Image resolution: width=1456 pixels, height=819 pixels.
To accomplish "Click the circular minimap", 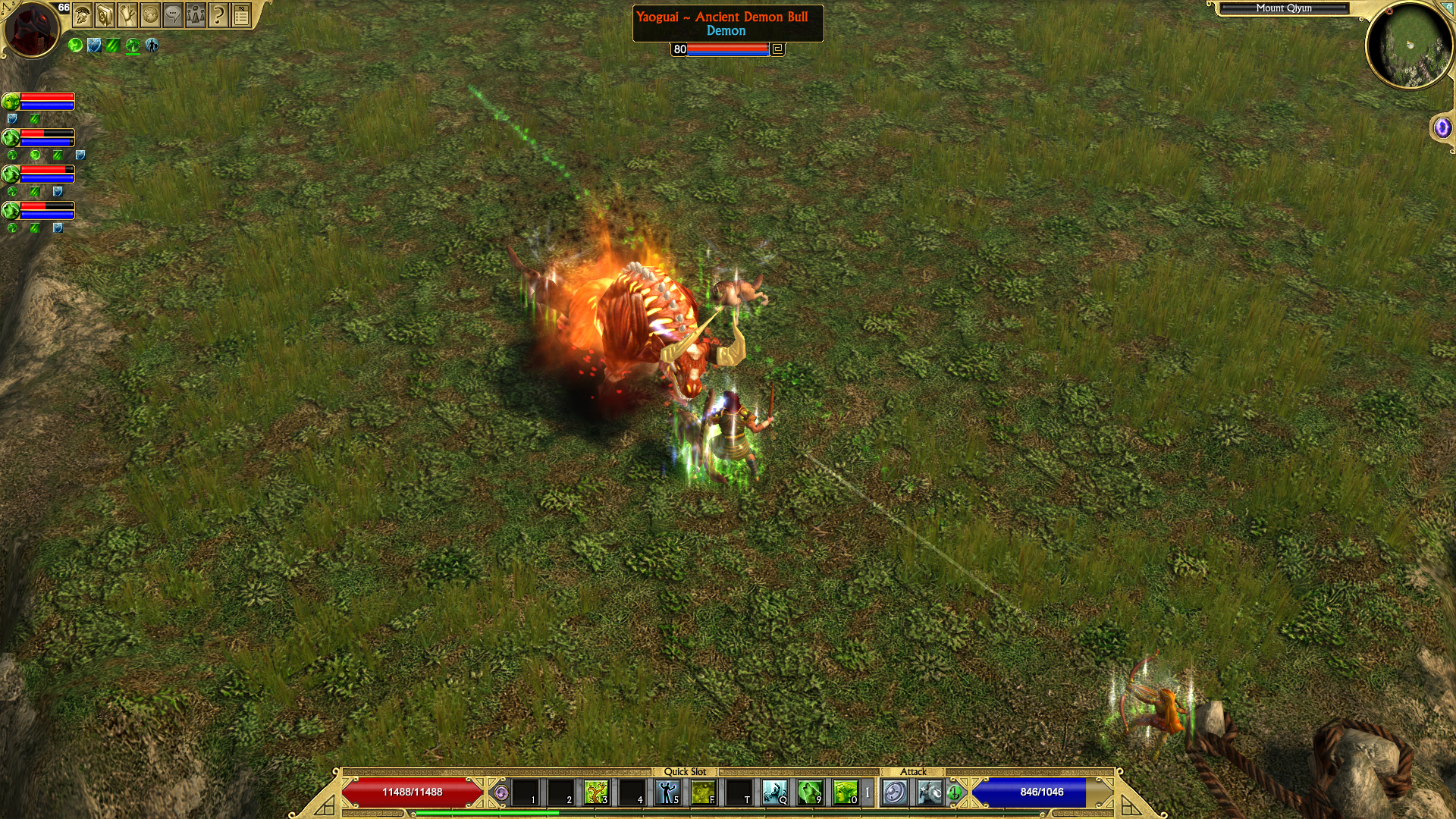I will click(1409, 45).
